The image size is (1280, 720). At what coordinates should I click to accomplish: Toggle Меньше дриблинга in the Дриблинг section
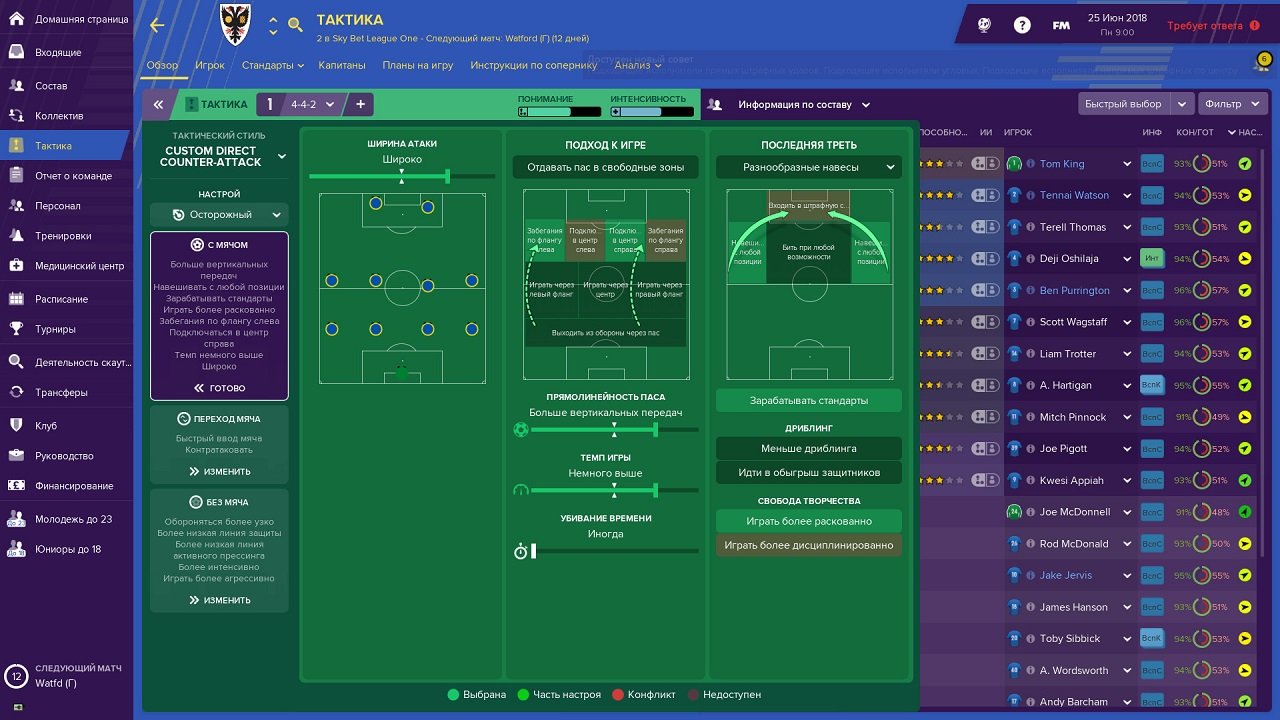click(807, 448)
